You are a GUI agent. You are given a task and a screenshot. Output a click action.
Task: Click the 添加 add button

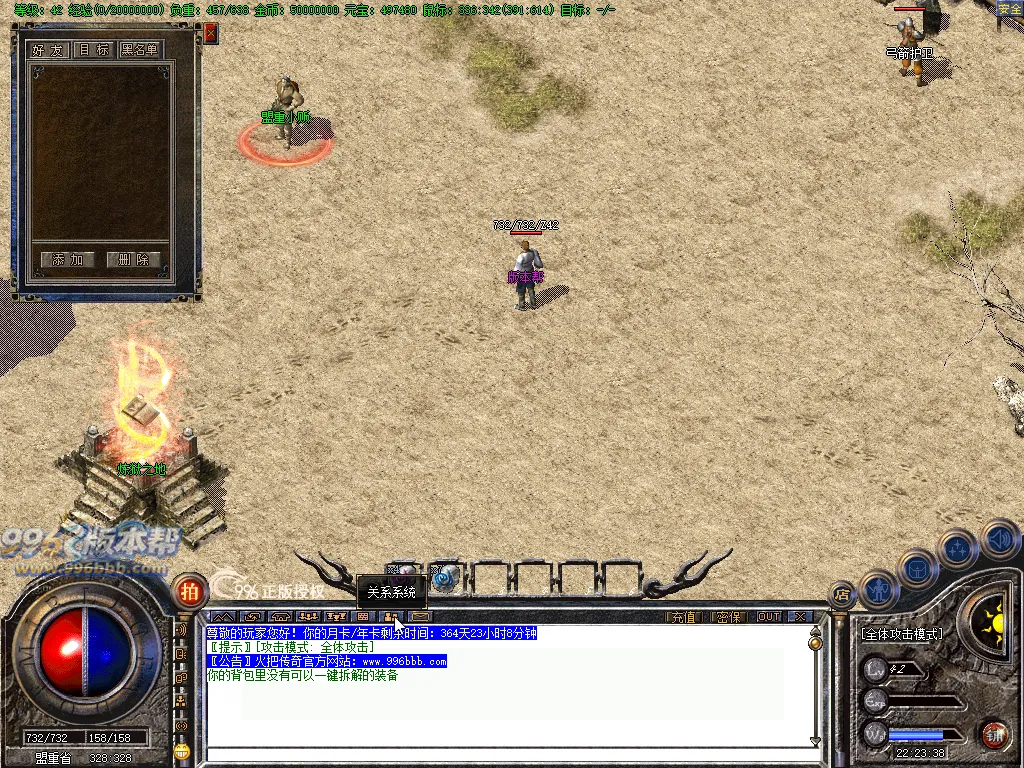point(68,260)
